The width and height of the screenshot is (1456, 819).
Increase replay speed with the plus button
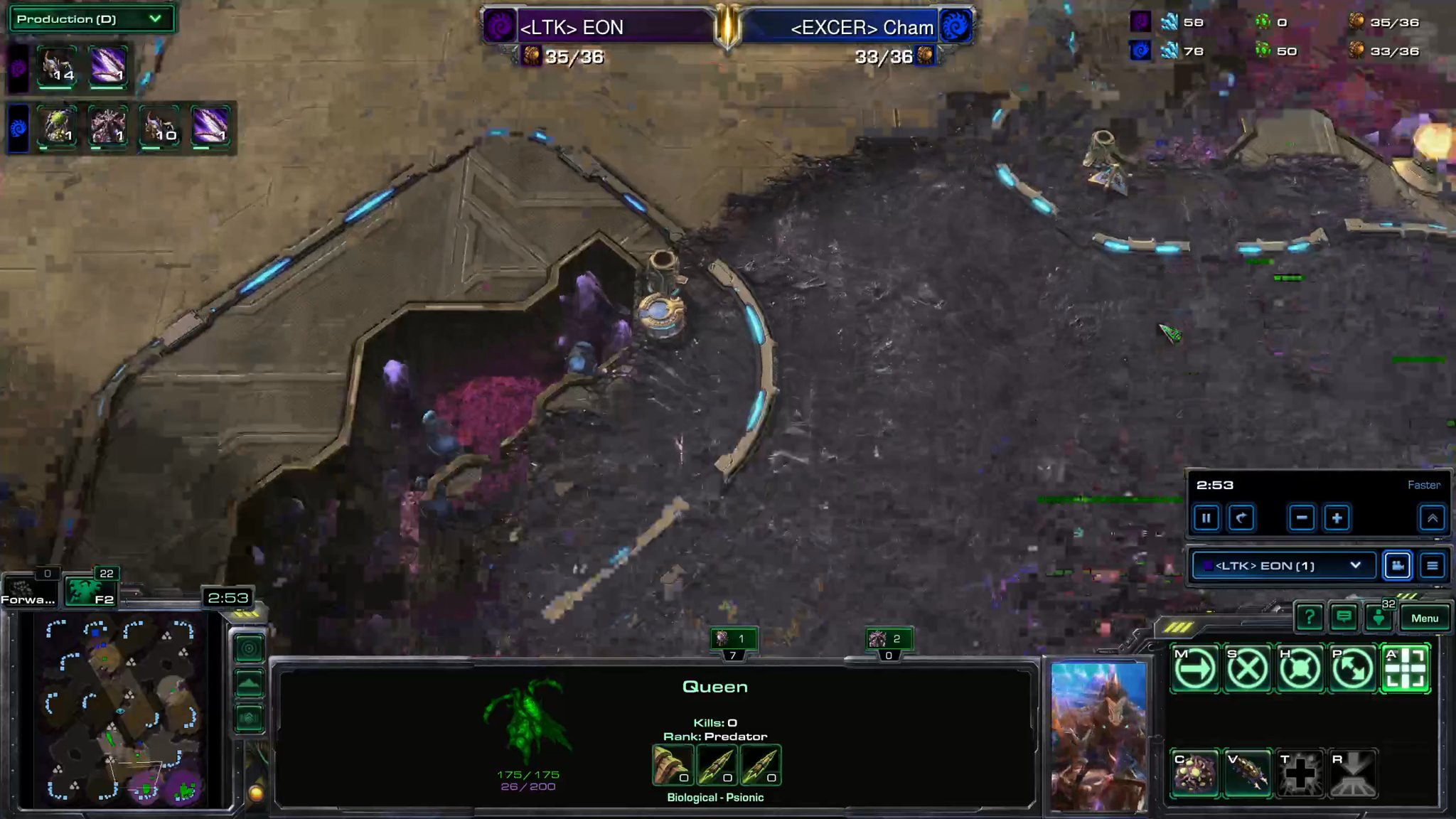coord(1337,518)
